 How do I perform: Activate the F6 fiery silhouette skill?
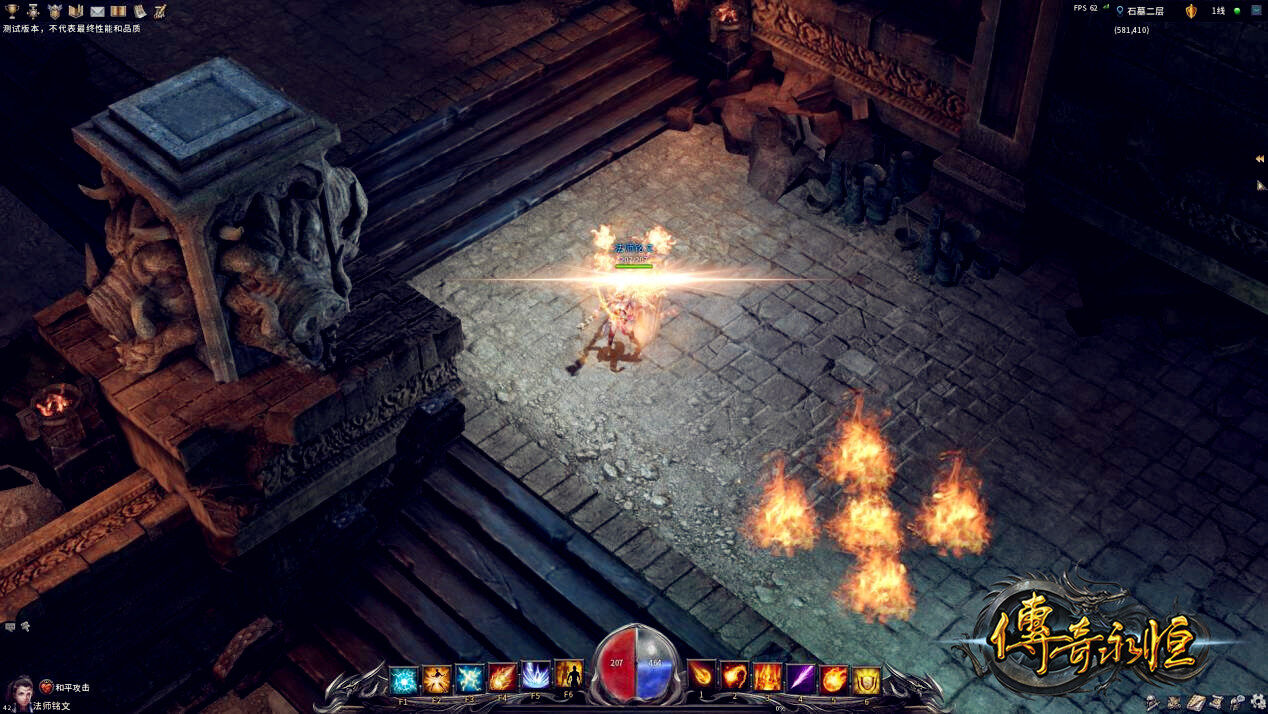click(568, 675)
